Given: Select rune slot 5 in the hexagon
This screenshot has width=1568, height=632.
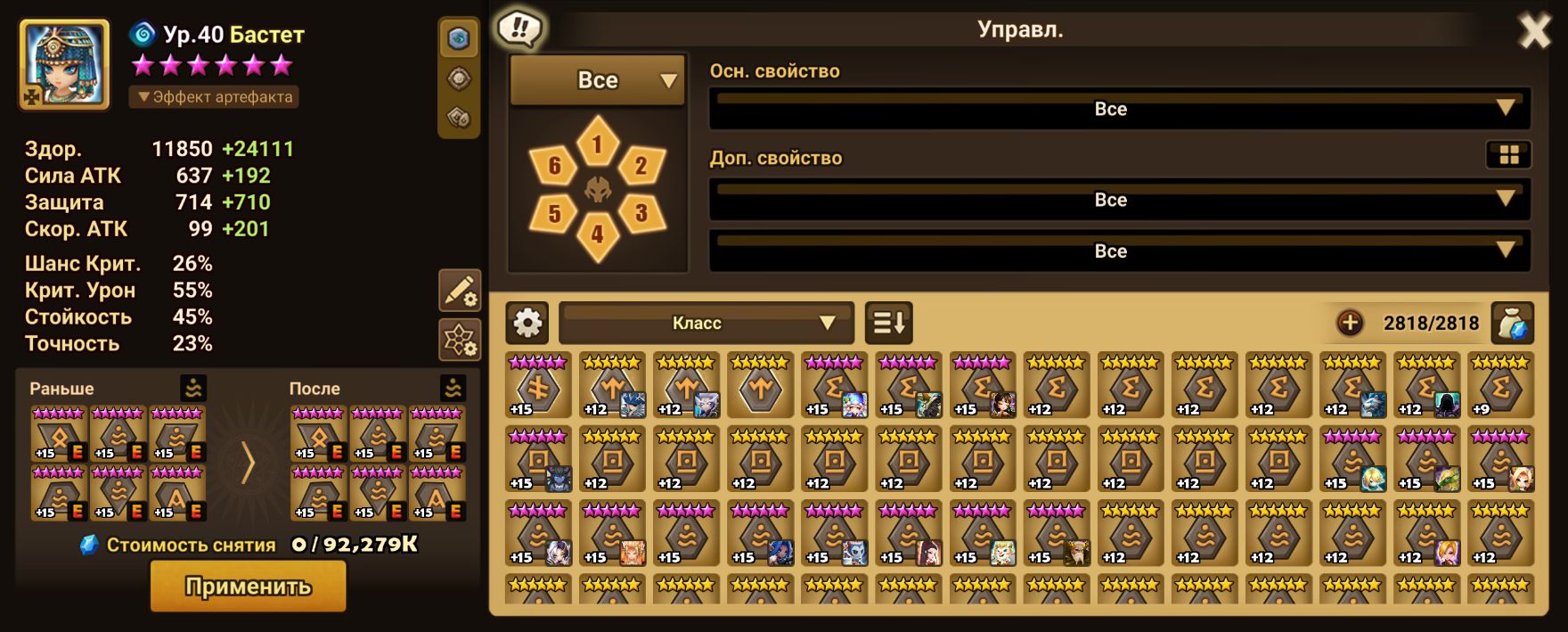Looking at the screenshot, I should [554, 214].
